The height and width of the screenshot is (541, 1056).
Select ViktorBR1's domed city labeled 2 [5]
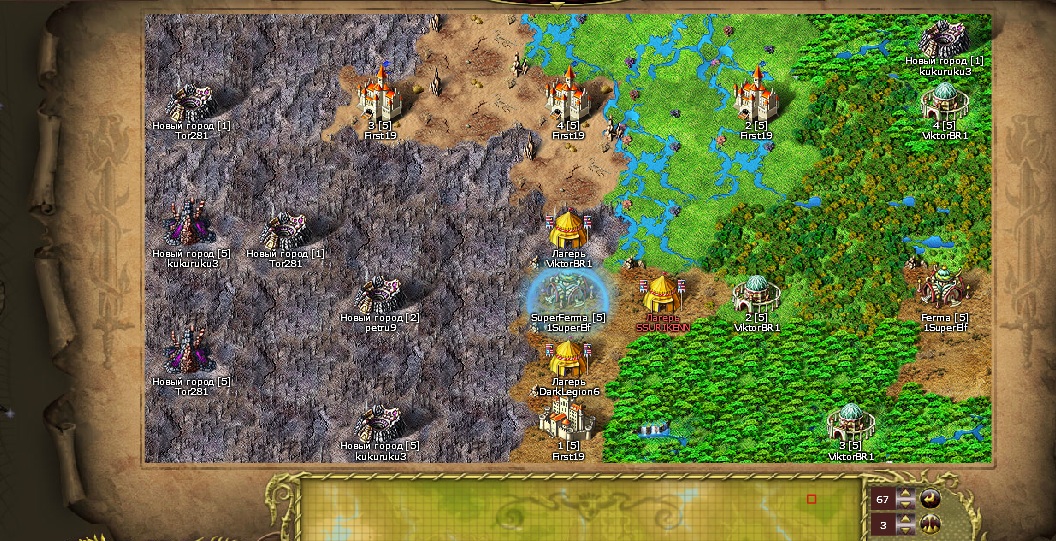point(756,294)
